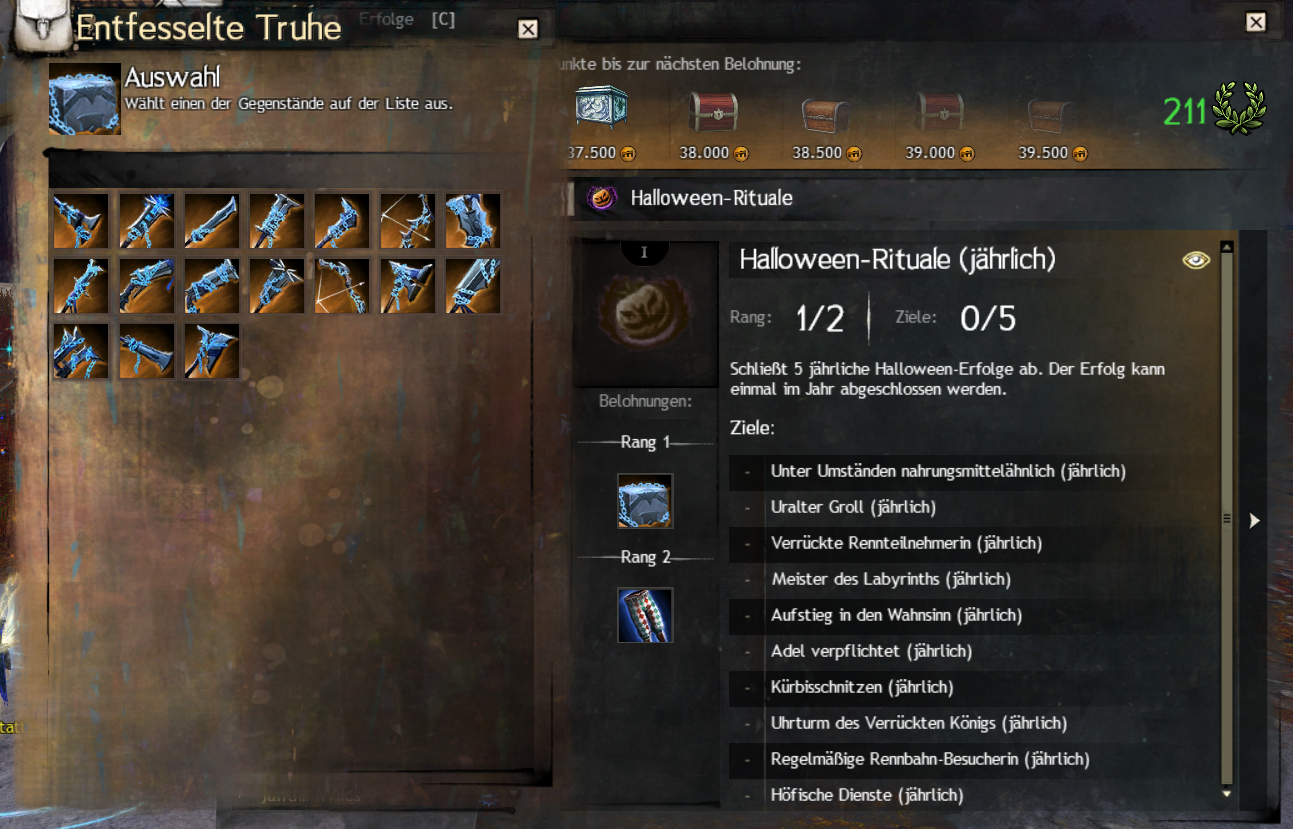
Task: Click the Rang 1 chained chest reward
Action: tap(645, 501)
